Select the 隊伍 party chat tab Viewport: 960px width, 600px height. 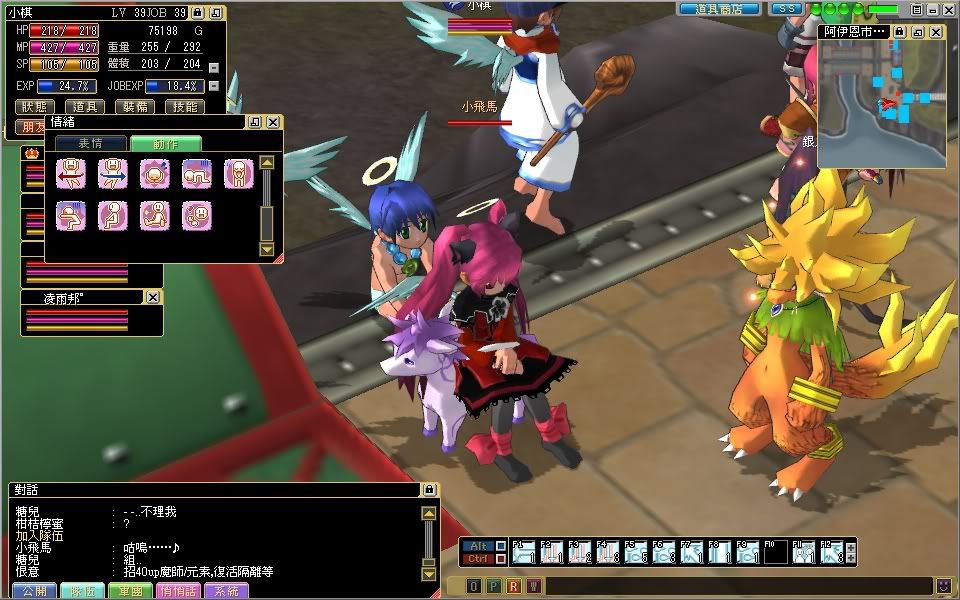(82, 591)
